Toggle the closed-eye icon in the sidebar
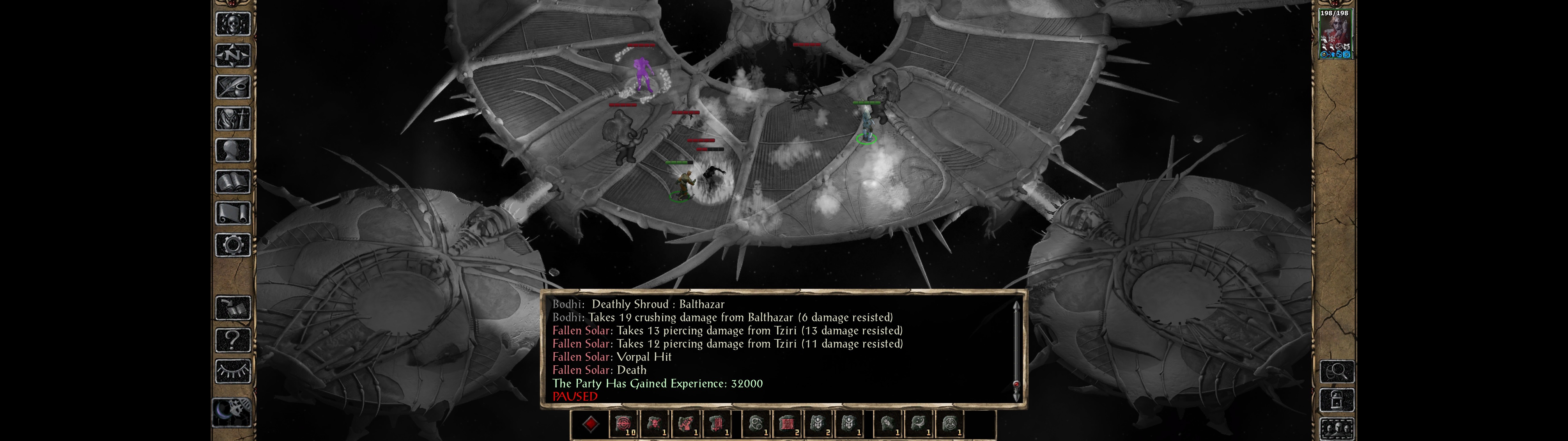The height and width of the screenshot is (441, 1568). click(x=232, y=371)
